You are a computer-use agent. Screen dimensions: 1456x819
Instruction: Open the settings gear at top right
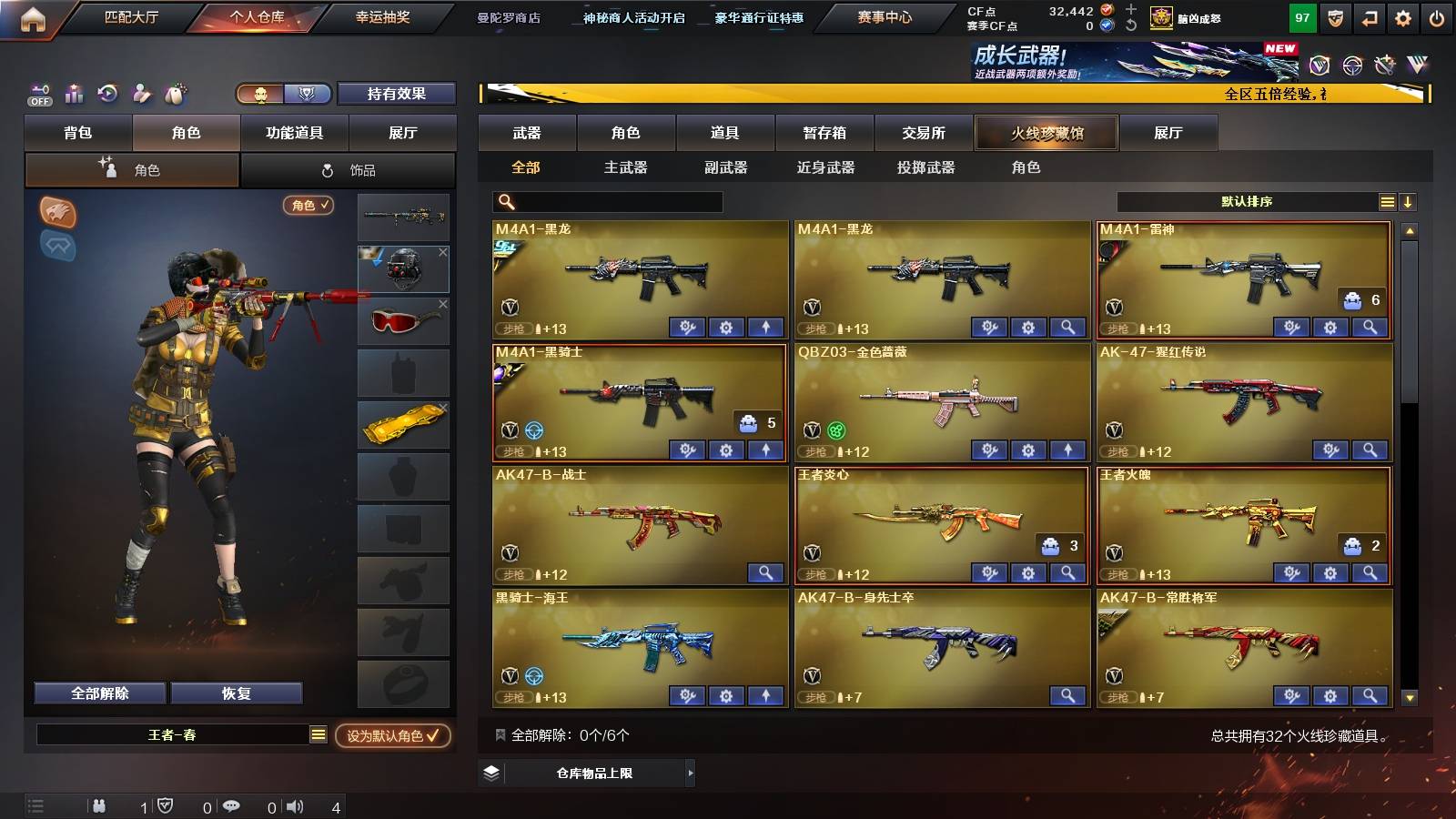(x=1402, y=16)
